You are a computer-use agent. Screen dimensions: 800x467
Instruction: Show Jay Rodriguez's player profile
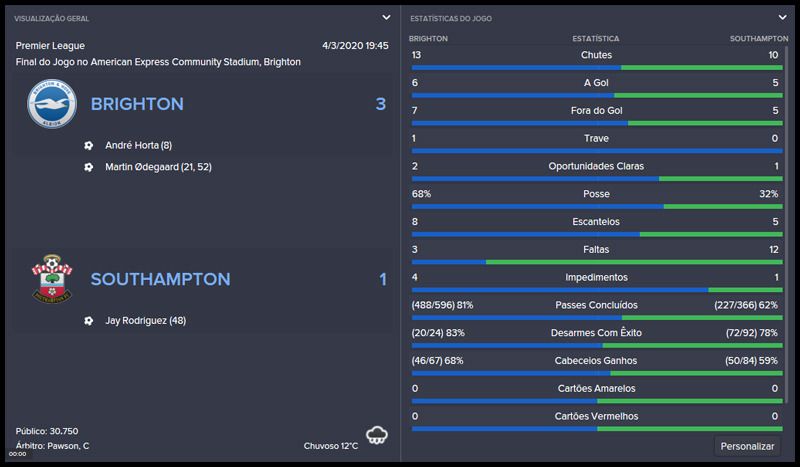[x=145, y=321]
